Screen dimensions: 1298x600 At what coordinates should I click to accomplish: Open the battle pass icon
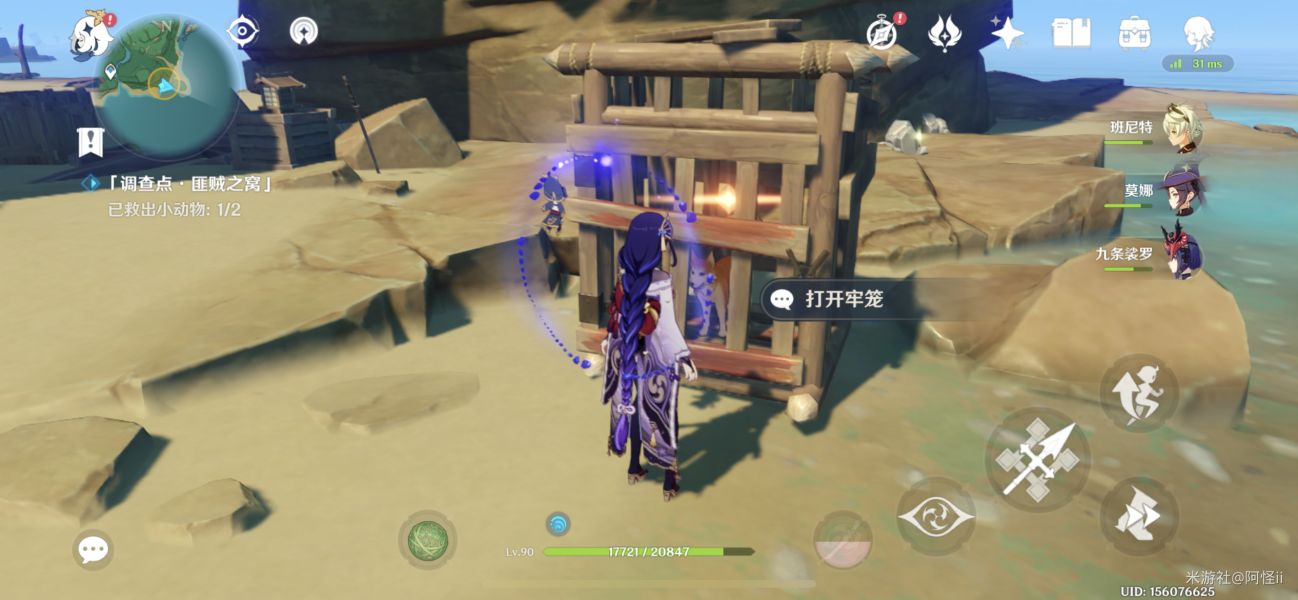tap(944, 33)
